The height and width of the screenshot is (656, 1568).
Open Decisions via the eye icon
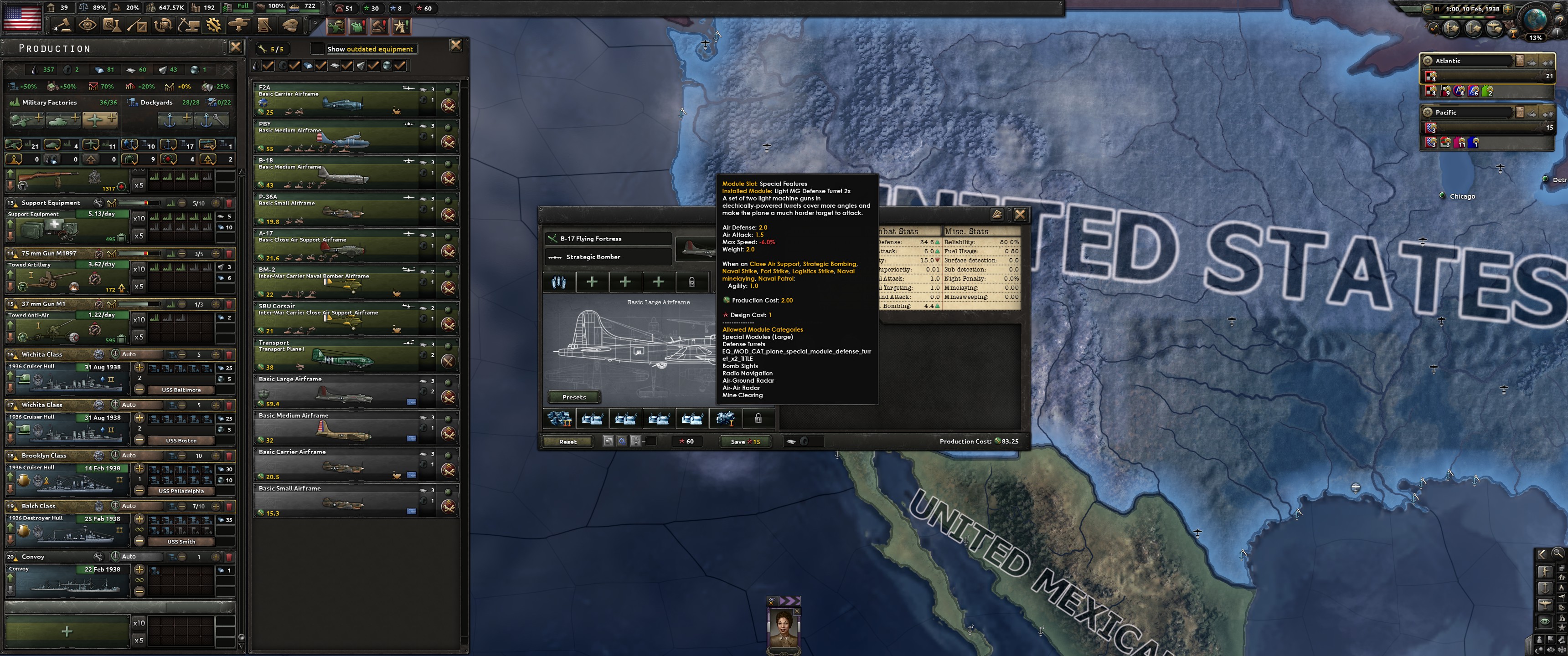tap(88, 25)
